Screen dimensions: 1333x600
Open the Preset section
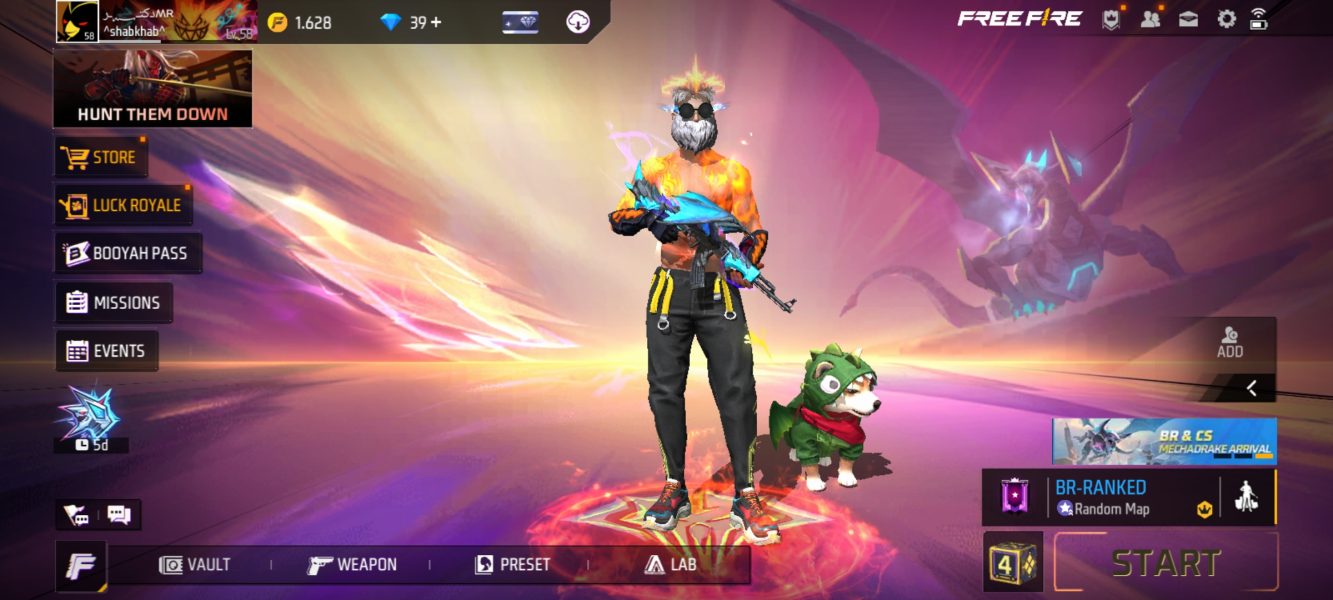512,565
